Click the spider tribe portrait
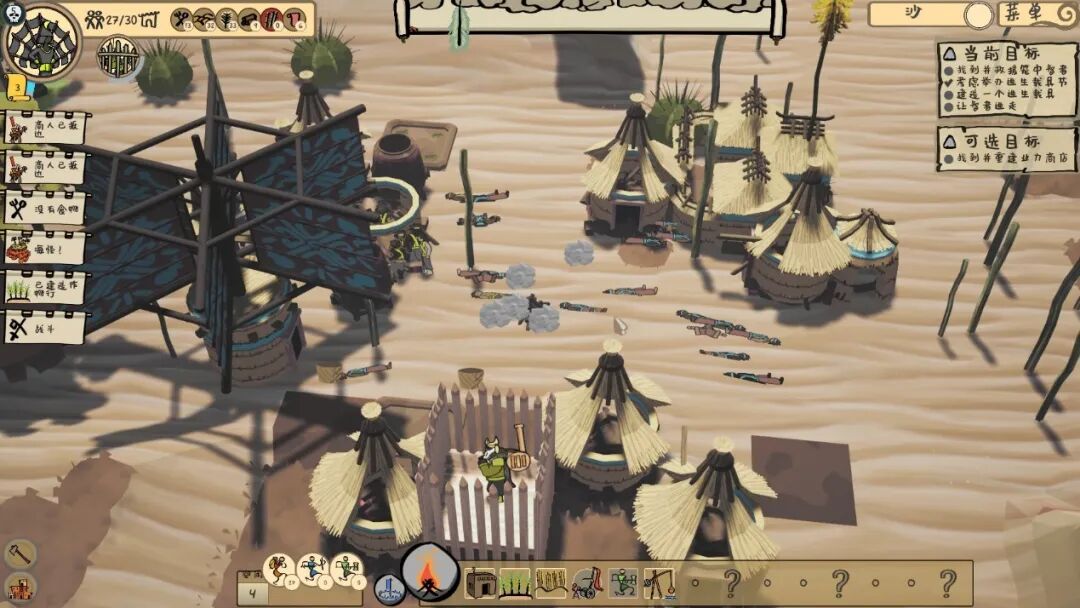This screenshot has height=608, width=1080. click(41, 42)
